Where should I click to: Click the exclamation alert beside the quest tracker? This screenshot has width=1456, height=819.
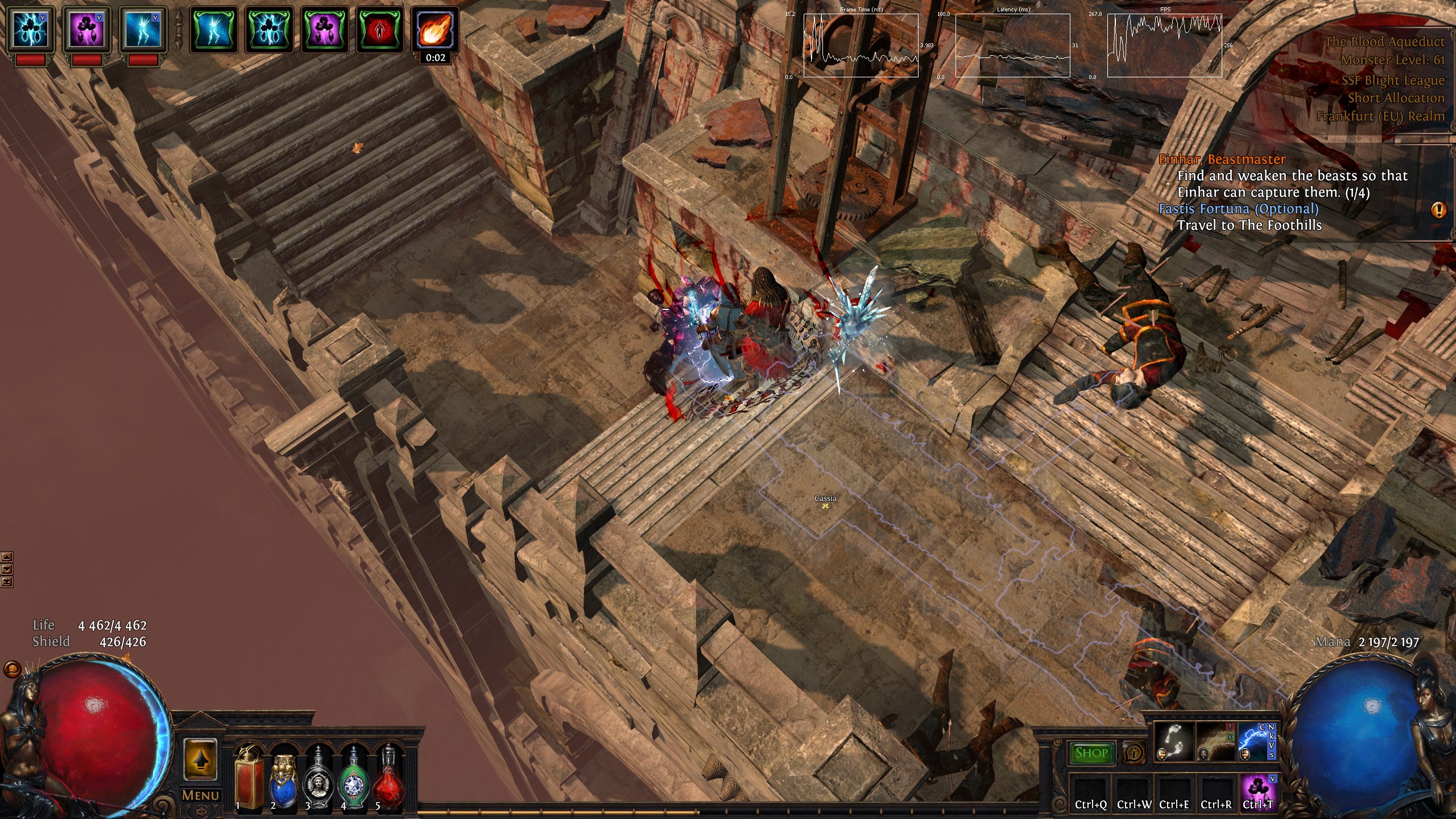(x=1439, y=210)
